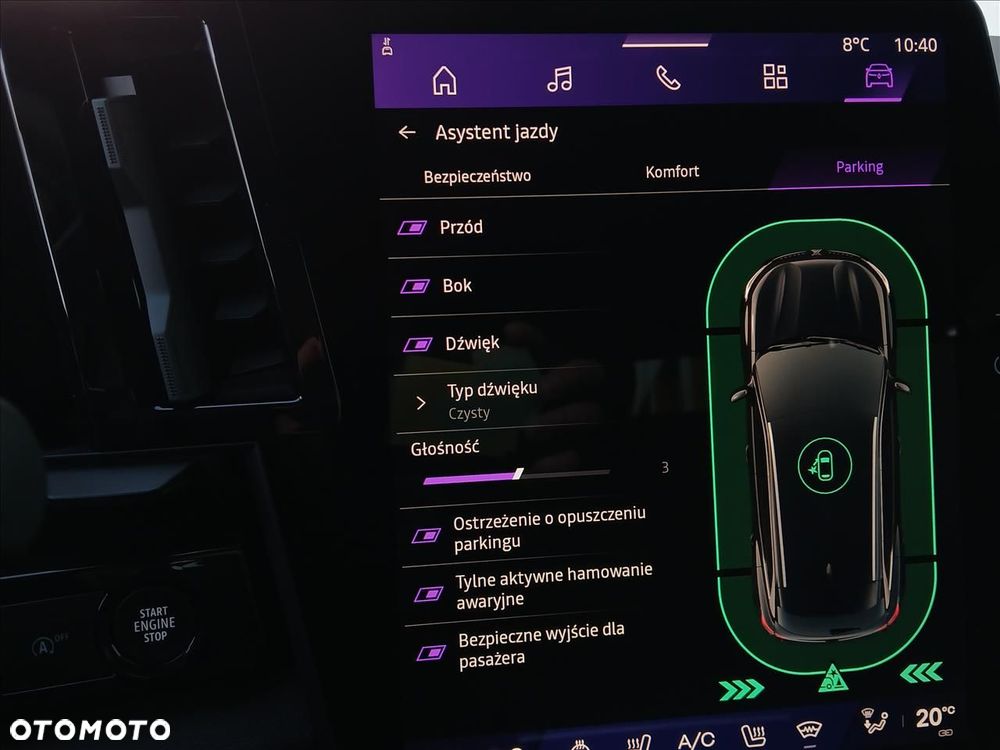
Task: Toggle the Bok parking sensor
Action: pyautogui.click(x=415, y=287)
